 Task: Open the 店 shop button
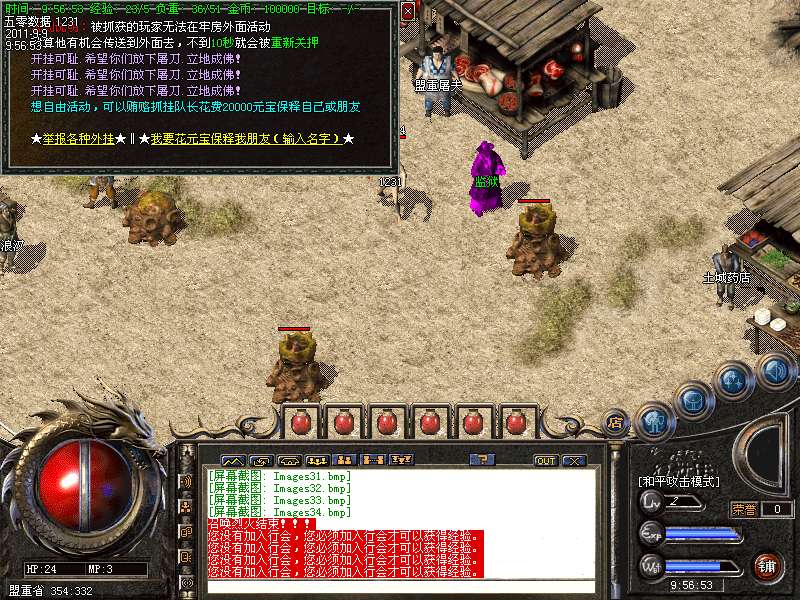(617, 422)
